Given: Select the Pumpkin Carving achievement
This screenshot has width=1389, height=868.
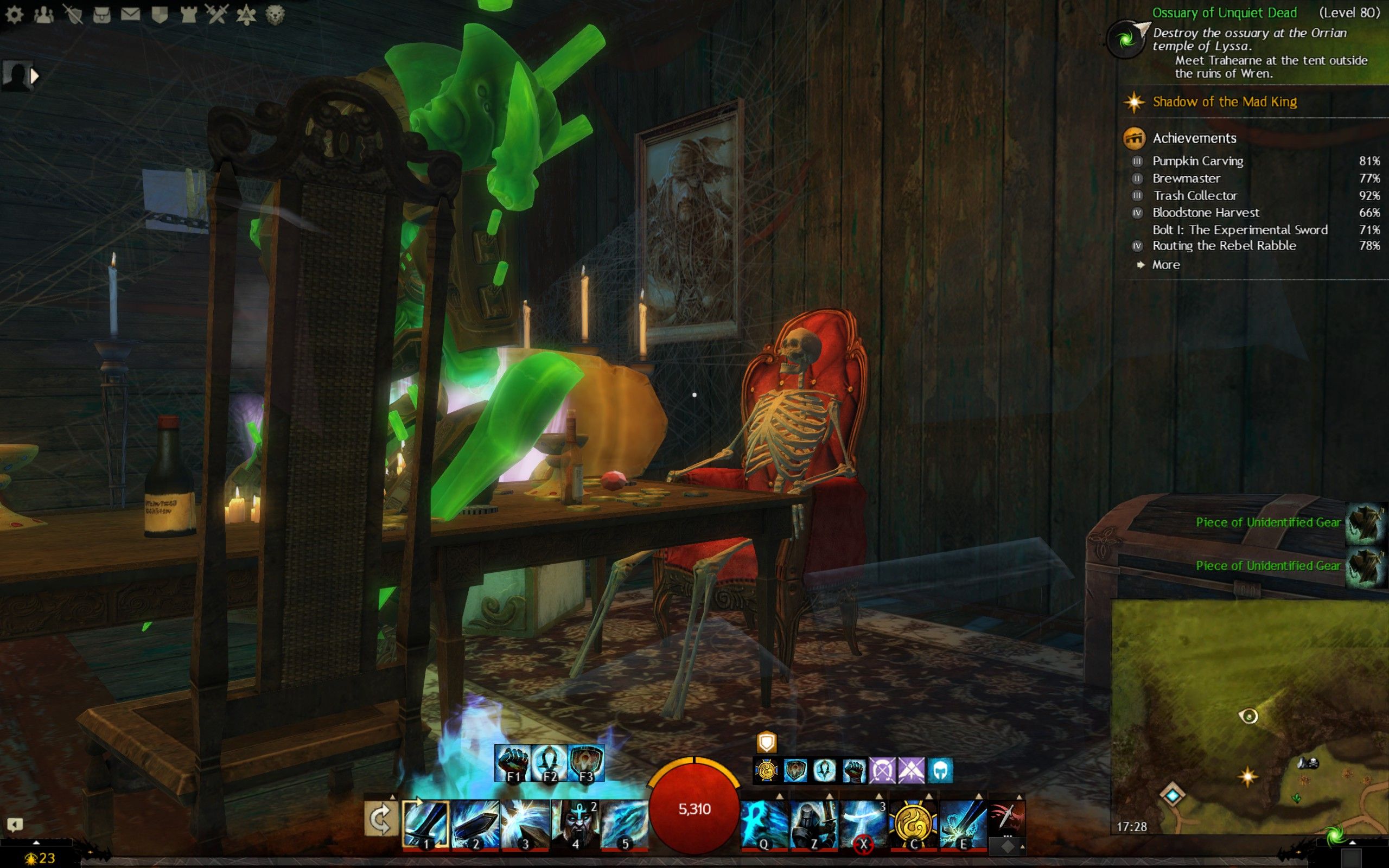Looking at the screenshot, I should point(1197,161).
